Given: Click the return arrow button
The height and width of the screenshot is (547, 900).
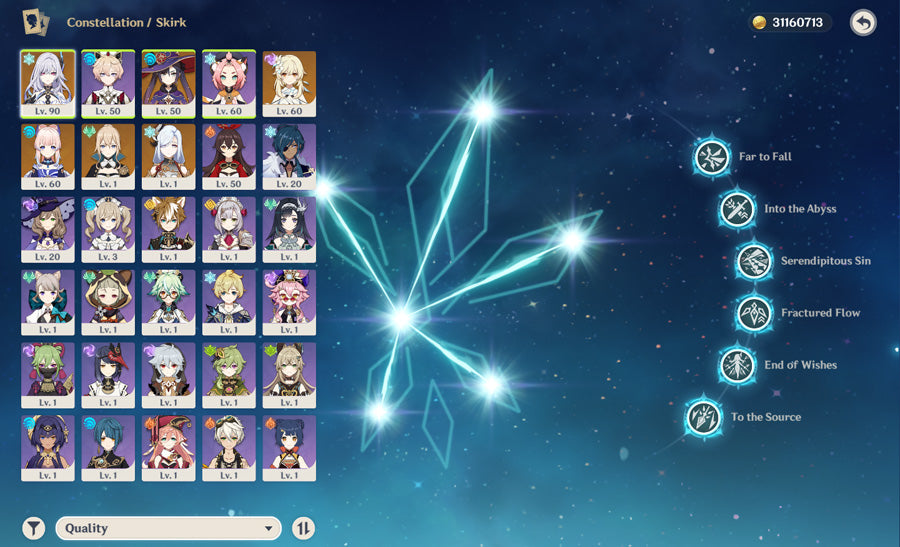Looking at the screenshot, I should pyautogui.click(x=862, y=23).
